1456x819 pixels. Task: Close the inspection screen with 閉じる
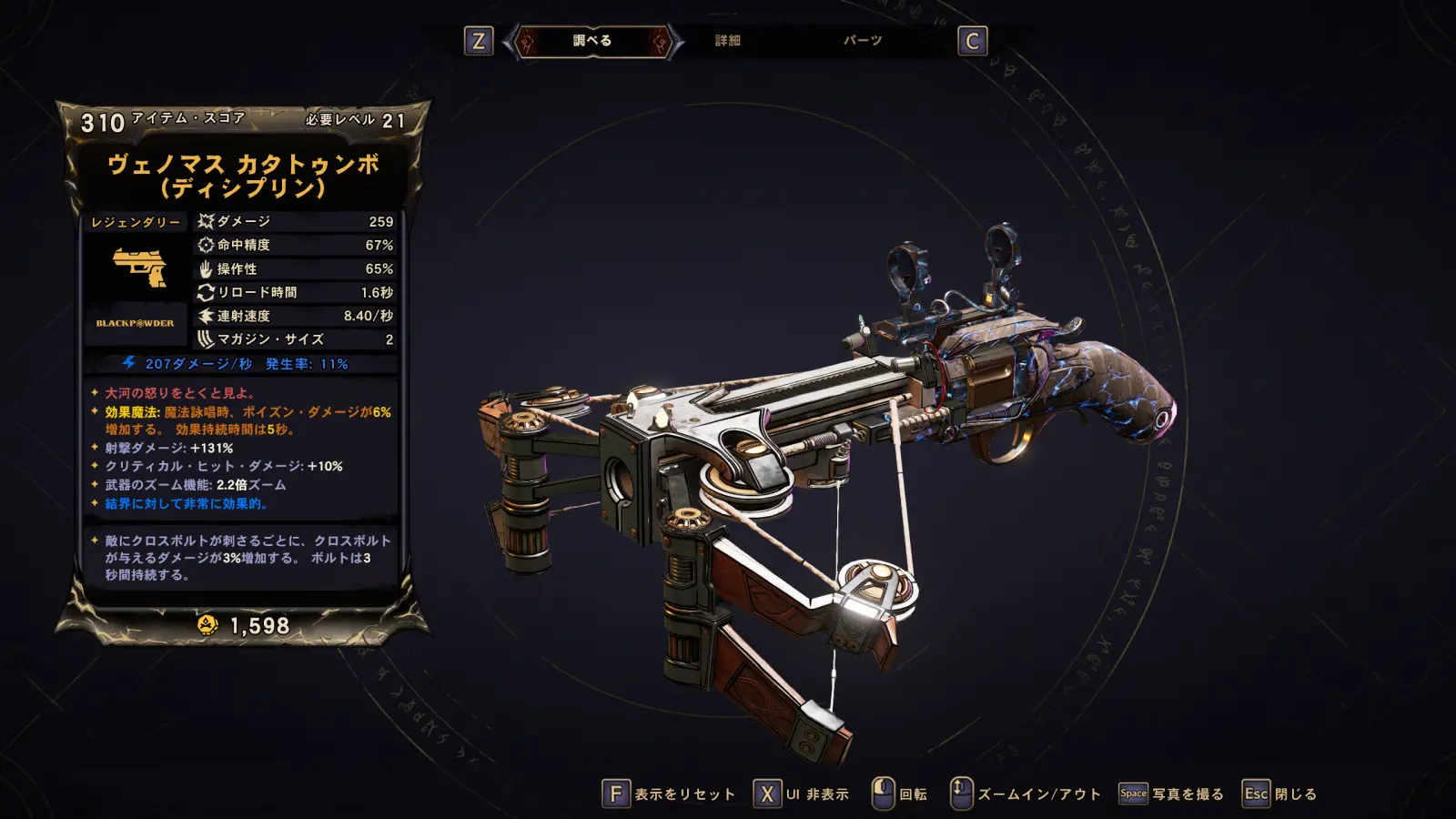[x=1280, y=794]
